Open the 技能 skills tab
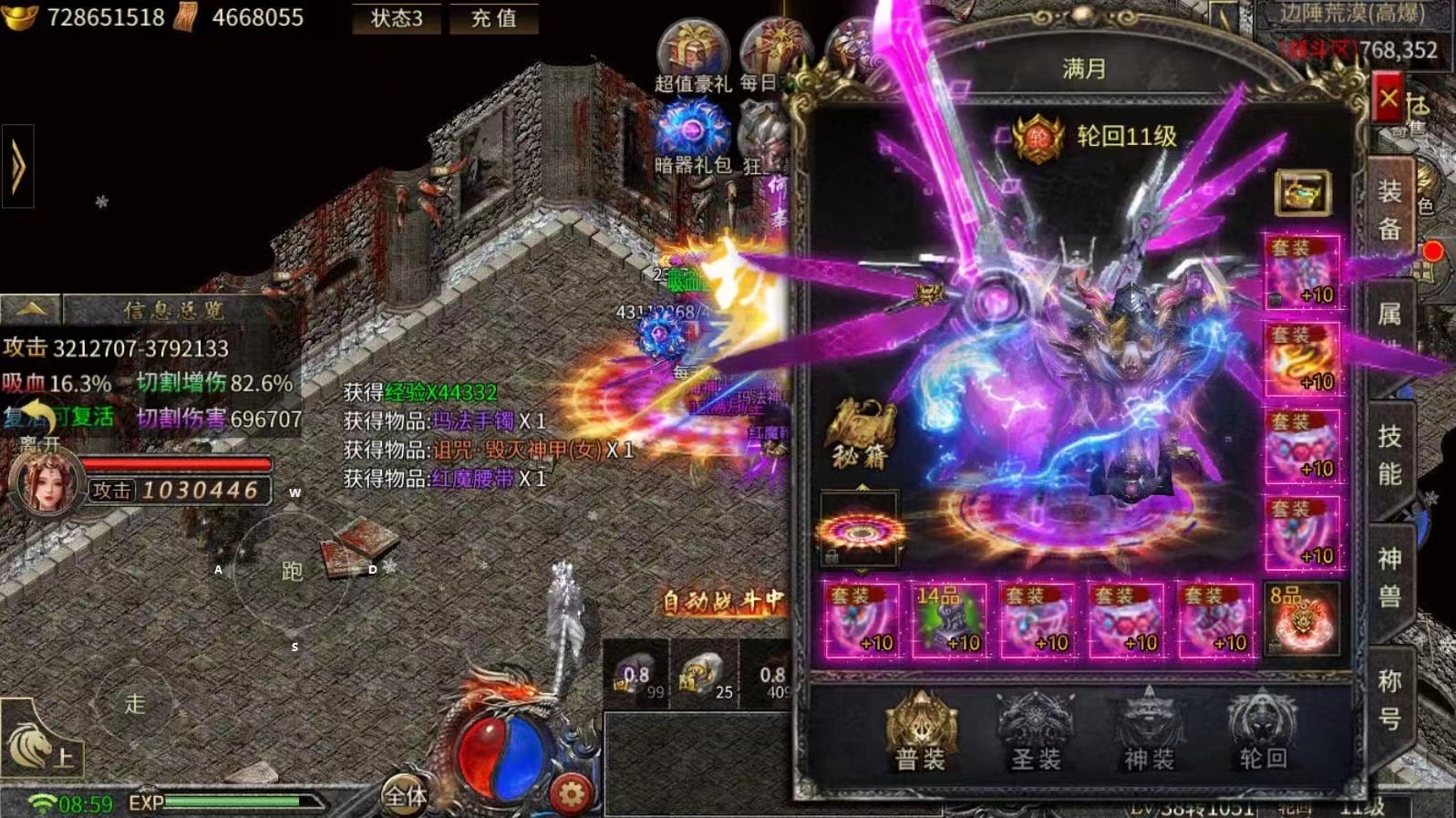 pos(1389,454)
